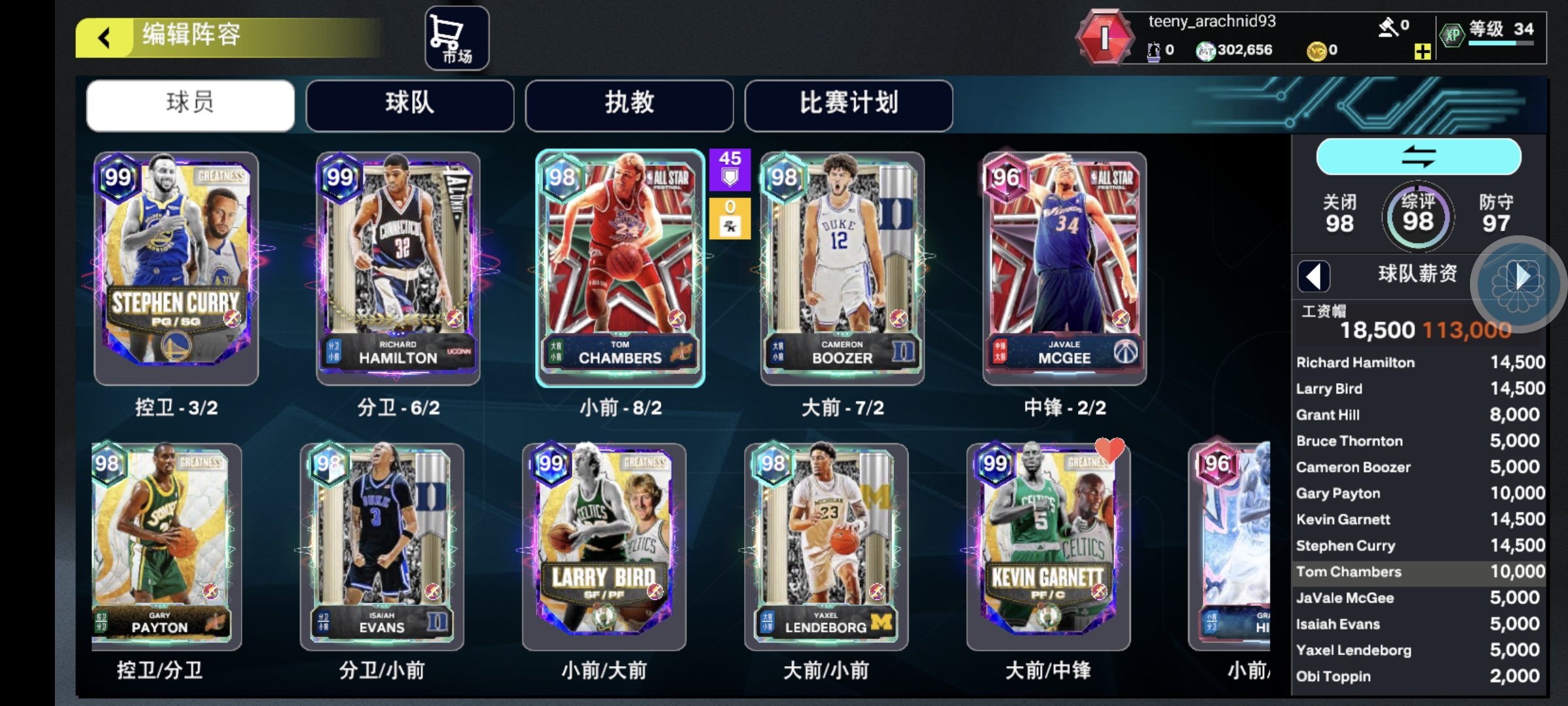
Task: Select the Stephen Curry player card
Action: coord(175,267)
